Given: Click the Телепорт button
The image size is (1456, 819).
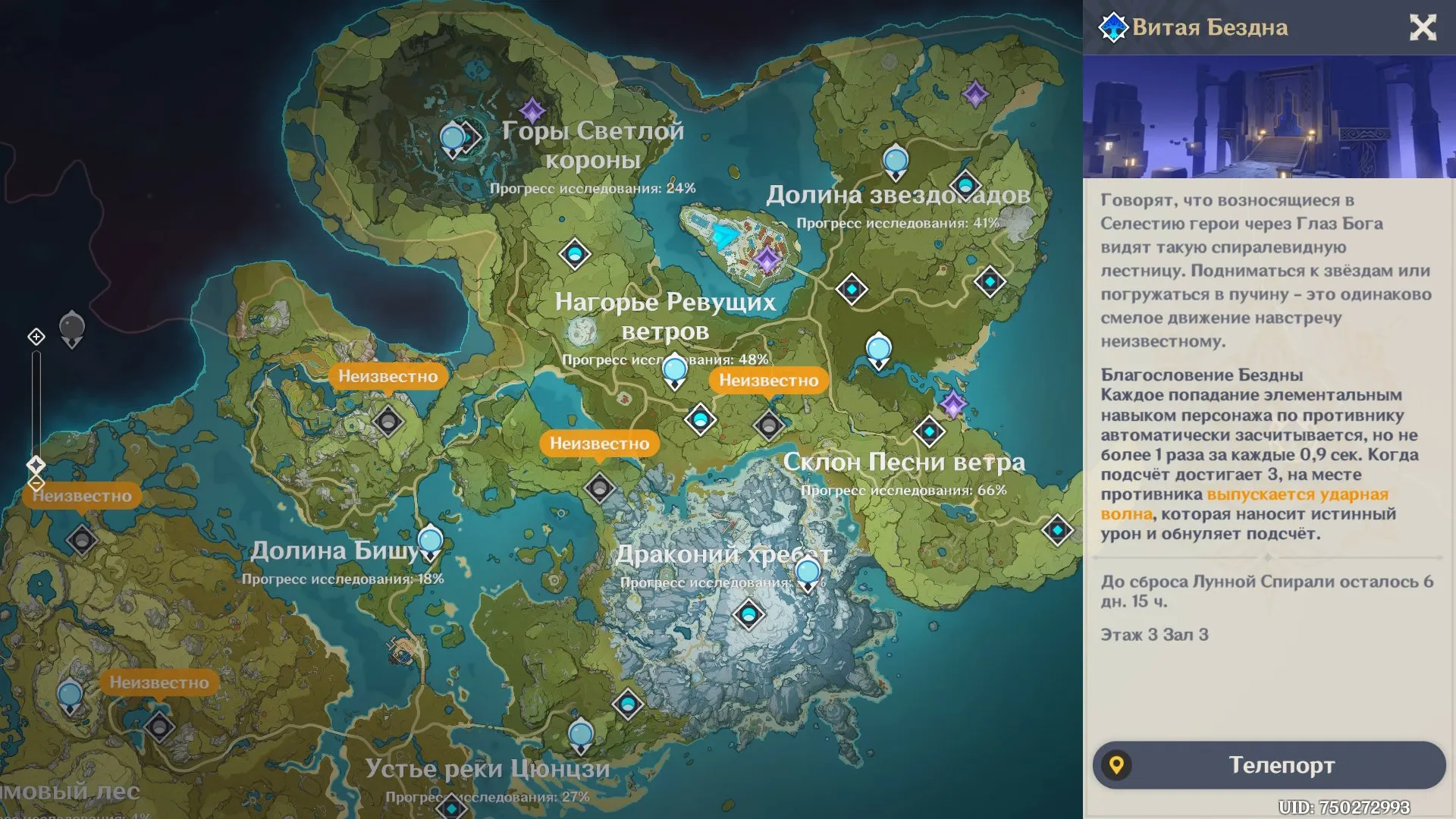Looking at the screenshot, I should click(1269, 765).
